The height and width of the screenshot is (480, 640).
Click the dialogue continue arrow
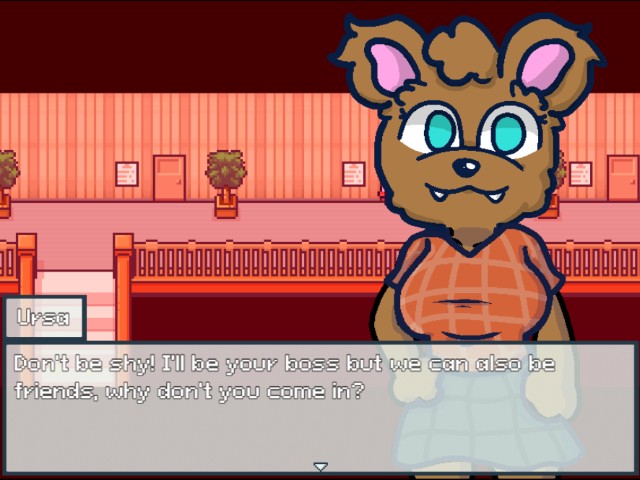pos(320,466)
